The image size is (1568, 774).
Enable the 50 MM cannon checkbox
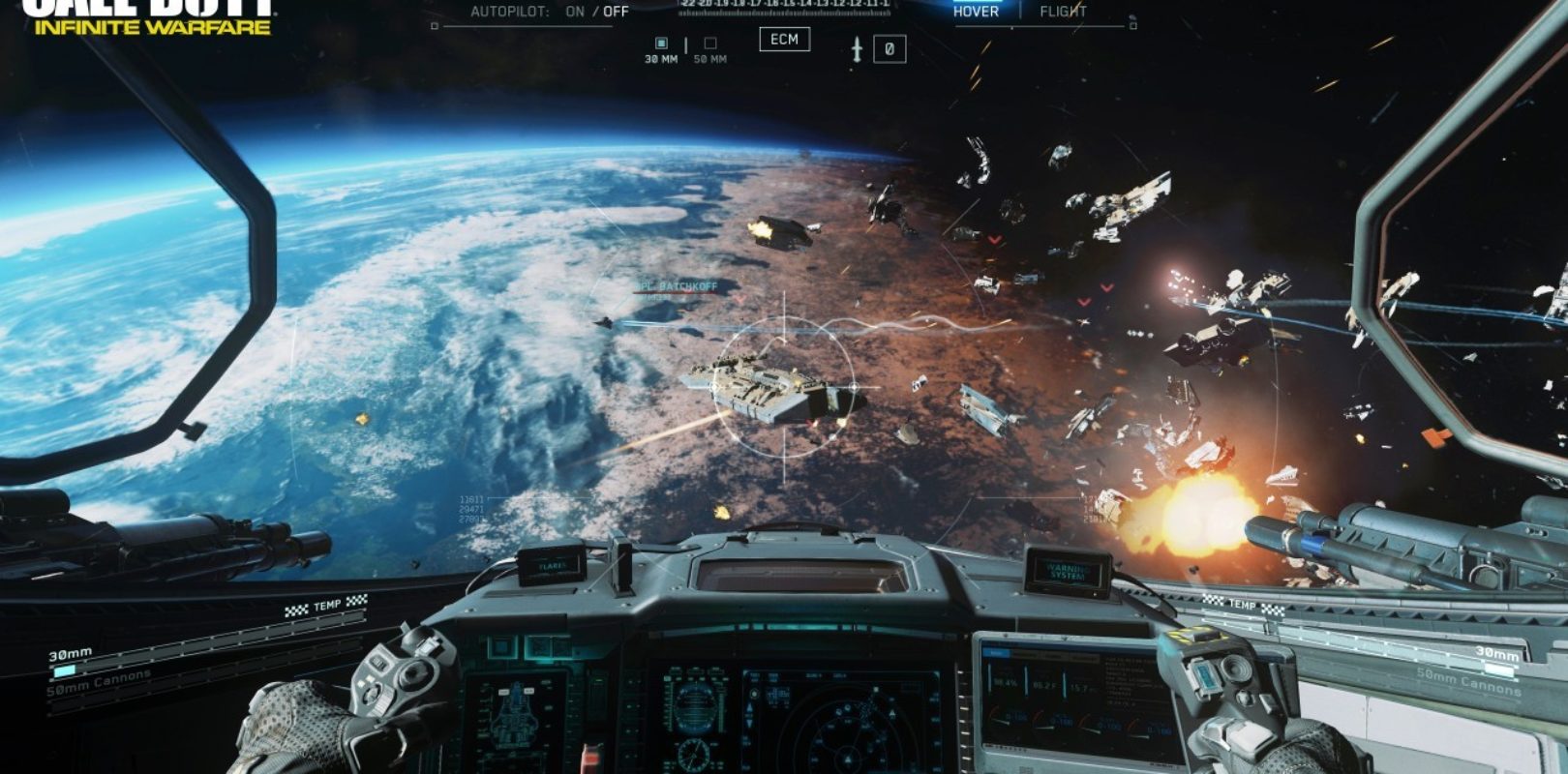point(709,43)
